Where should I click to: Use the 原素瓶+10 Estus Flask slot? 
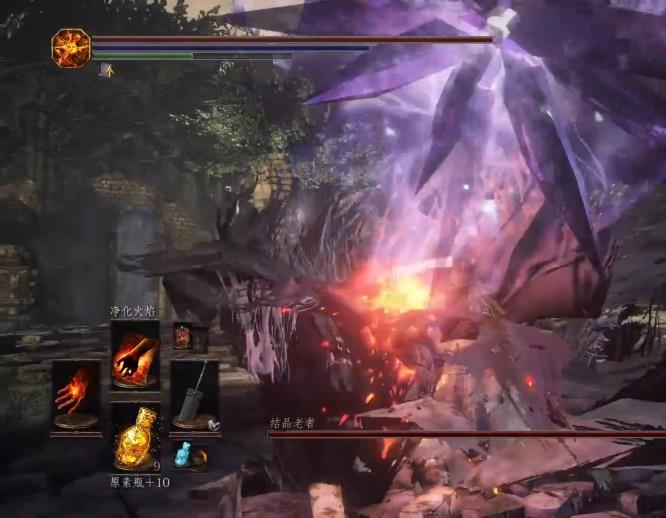pos(135,438)
